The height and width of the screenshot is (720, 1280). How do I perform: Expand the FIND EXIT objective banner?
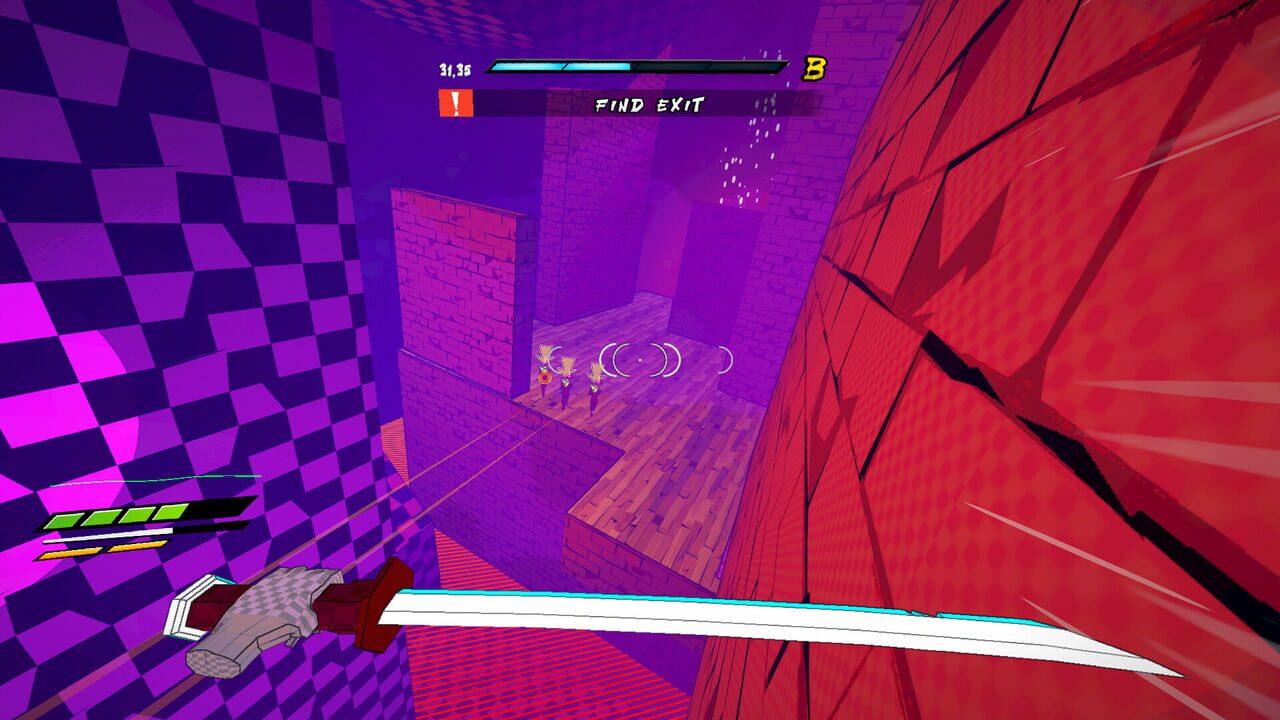[x=613, y=102]
